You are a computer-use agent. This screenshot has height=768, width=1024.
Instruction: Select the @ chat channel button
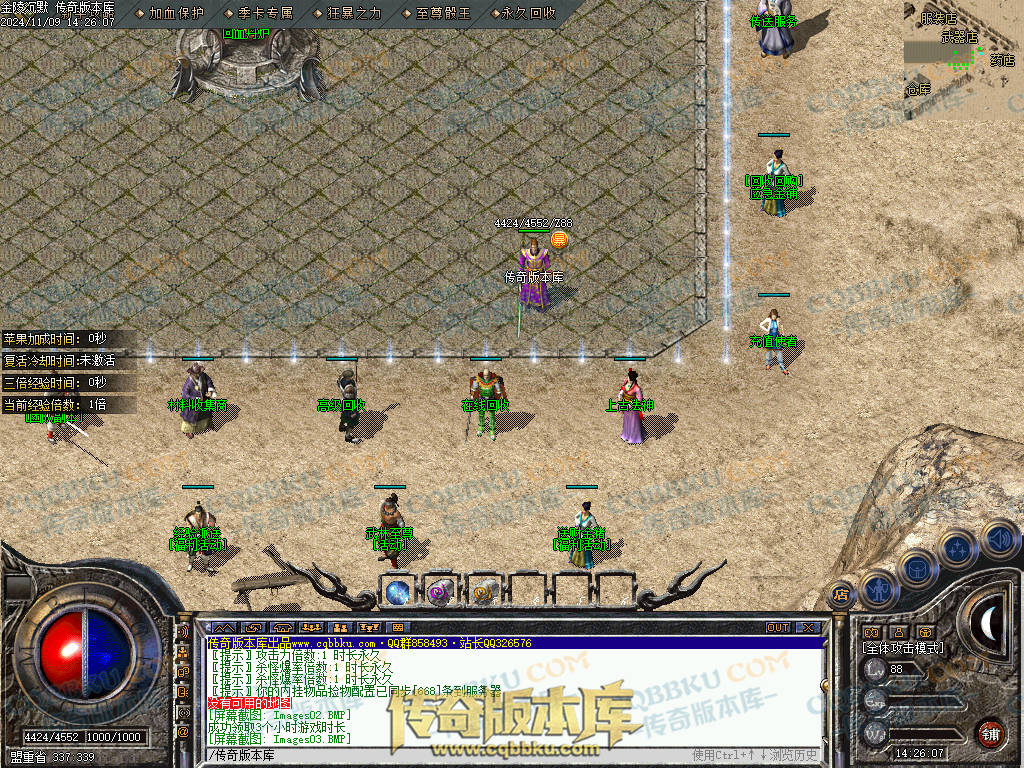(183, 732)
